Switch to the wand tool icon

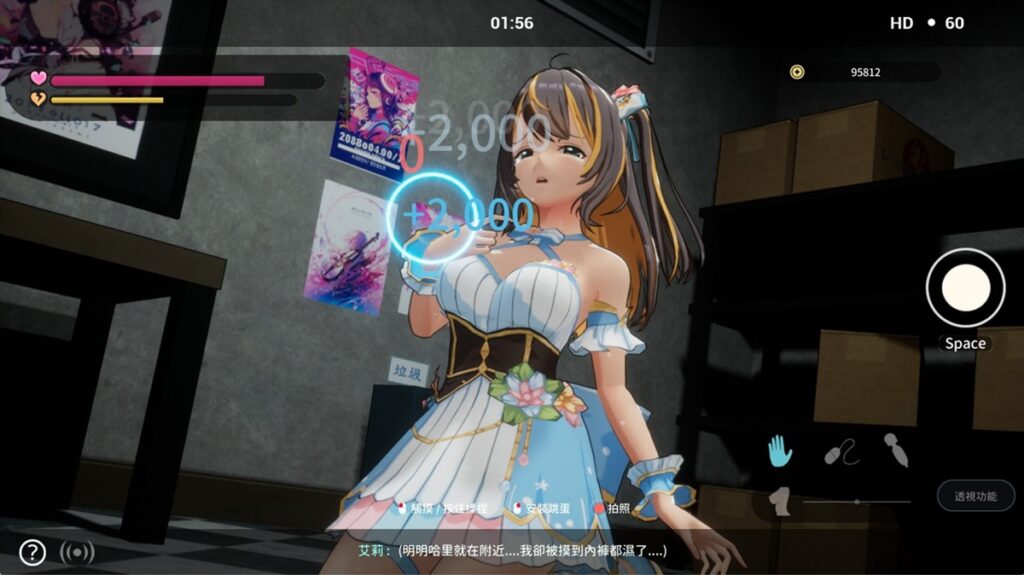896,452
